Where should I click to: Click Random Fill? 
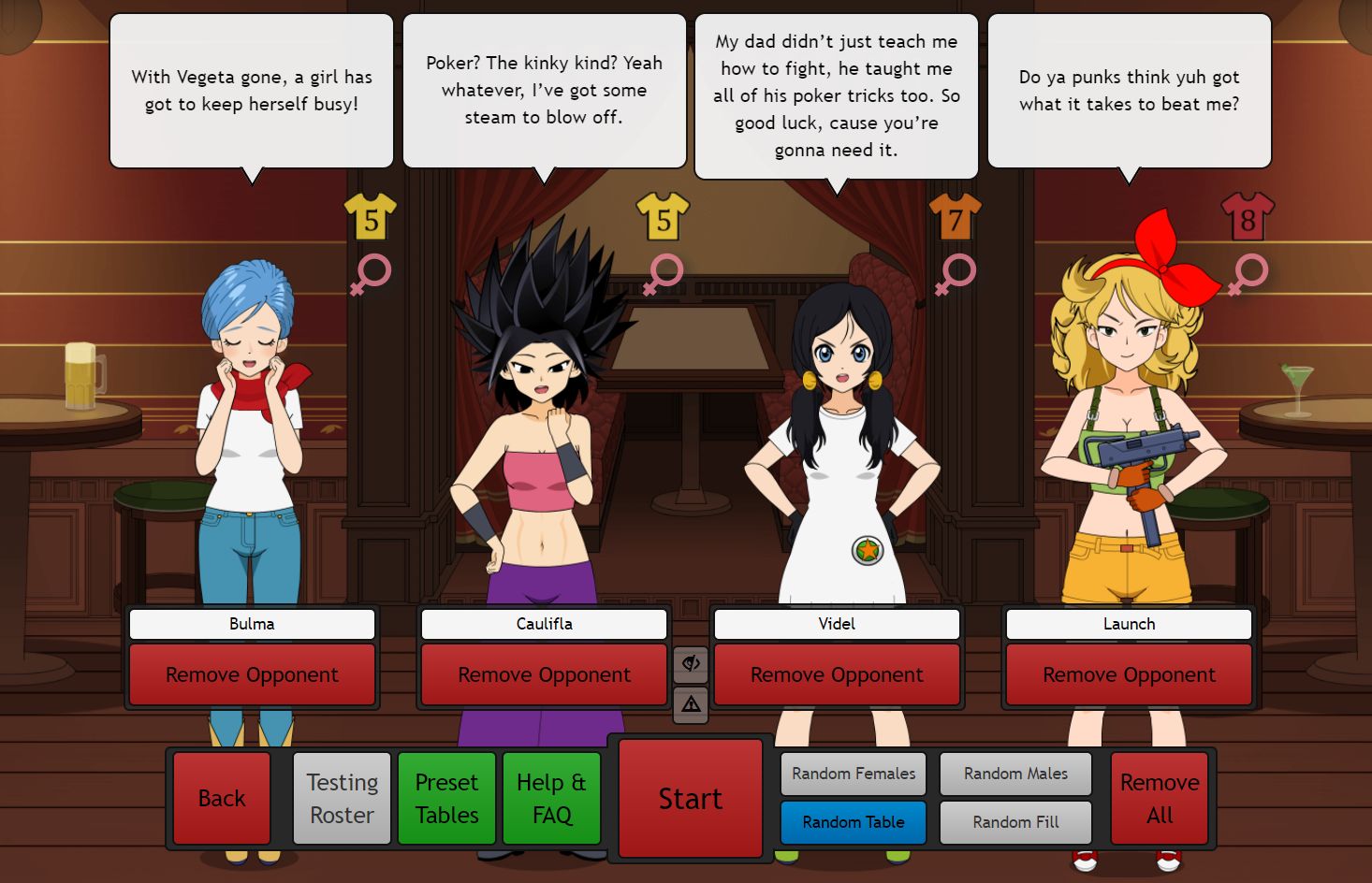pos(1015,823)
